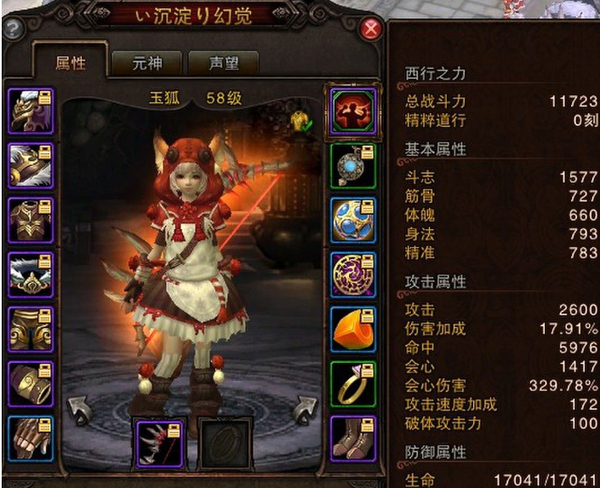Open the question mark help button
Screen dimensions: 600x488
[x=14, y=29]
